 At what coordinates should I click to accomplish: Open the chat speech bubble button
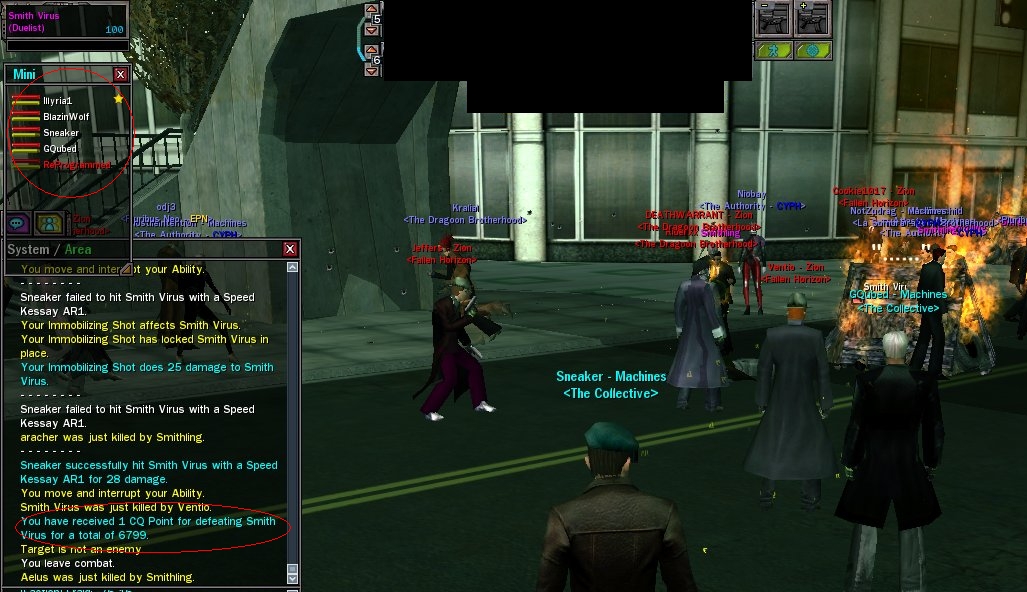pos(18,223)
